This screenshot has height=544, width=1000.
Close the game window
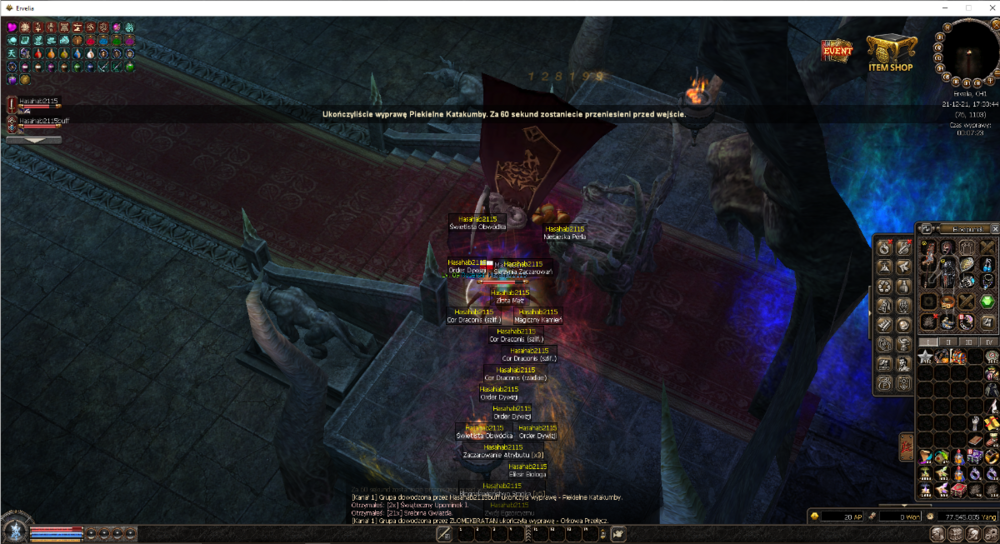pyautogui.click(x=989, y=7)
